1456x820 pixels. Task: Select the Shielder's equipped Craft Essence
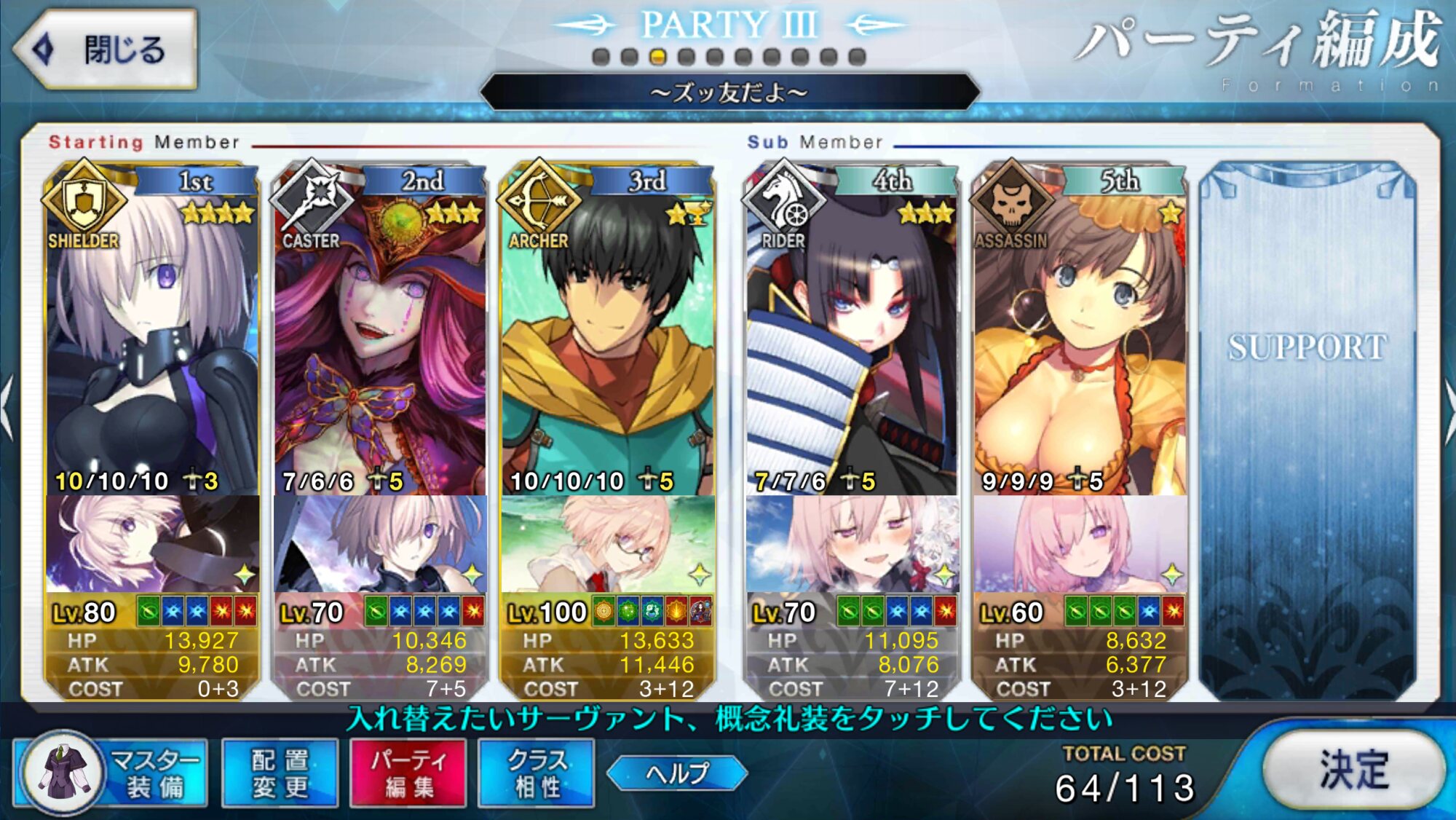tap(151, 545)
